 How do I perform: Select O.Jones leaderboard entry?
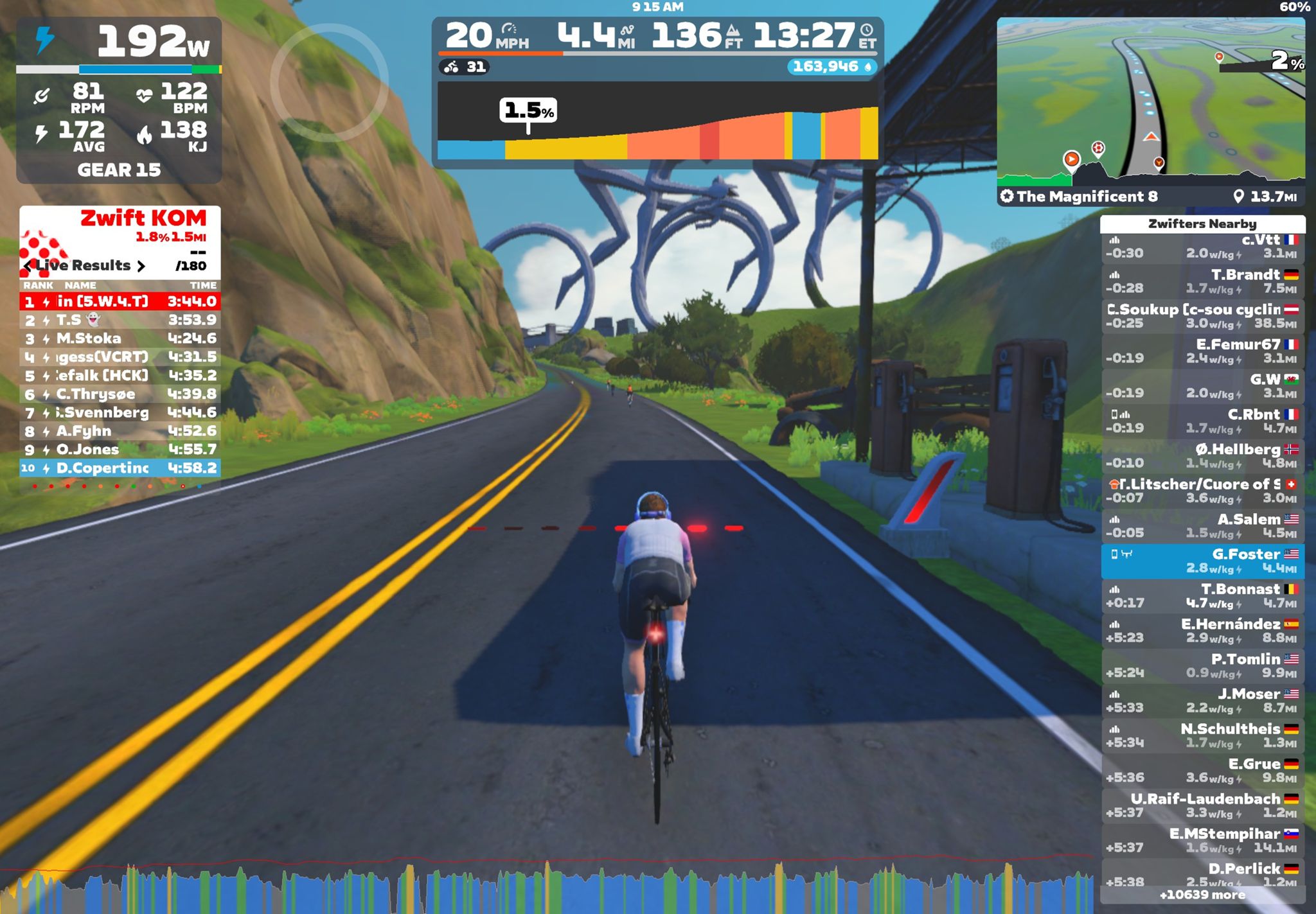click(x=120, y=450)
